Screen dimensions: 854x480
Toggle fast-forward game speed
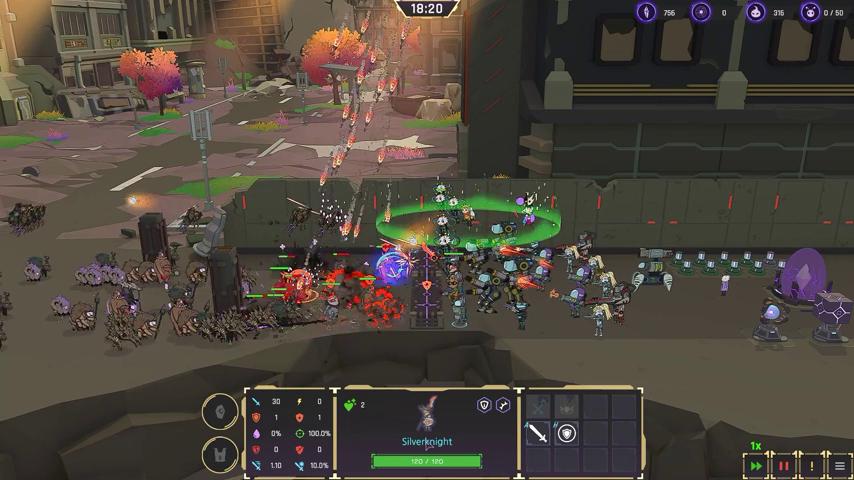pos(756,466)
